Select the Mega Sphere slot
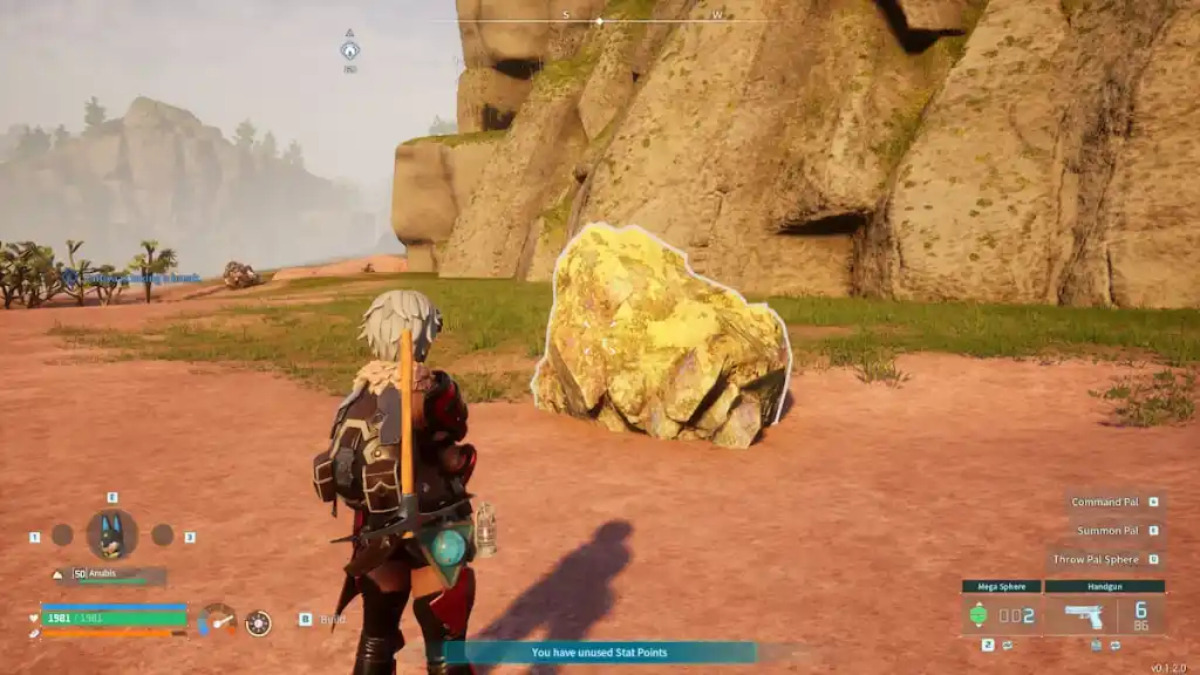The image size is (1200, 675). click(1001, 614)
